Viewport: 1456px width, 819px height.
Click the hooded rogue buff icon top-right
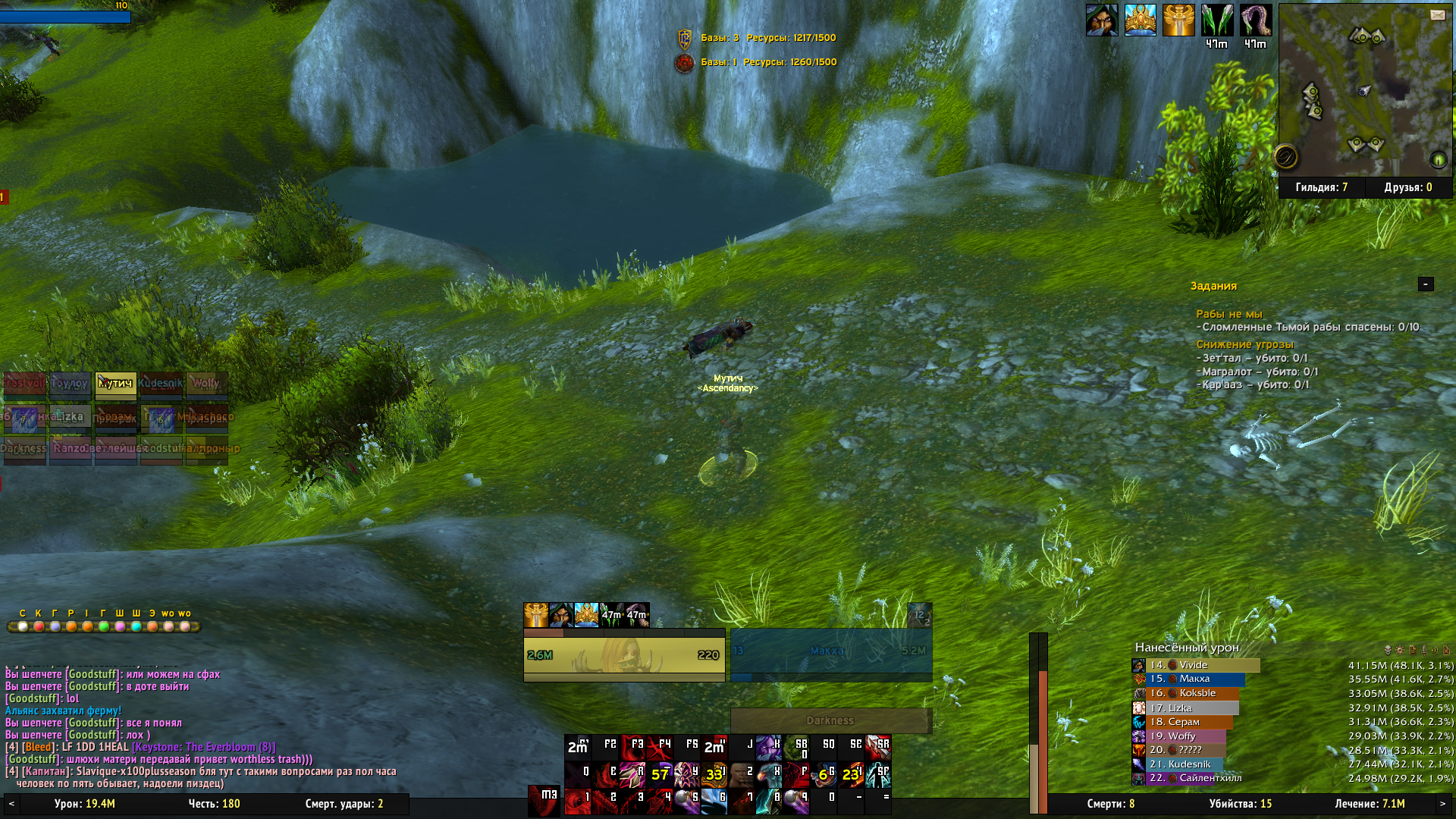tap(1101, 20)
